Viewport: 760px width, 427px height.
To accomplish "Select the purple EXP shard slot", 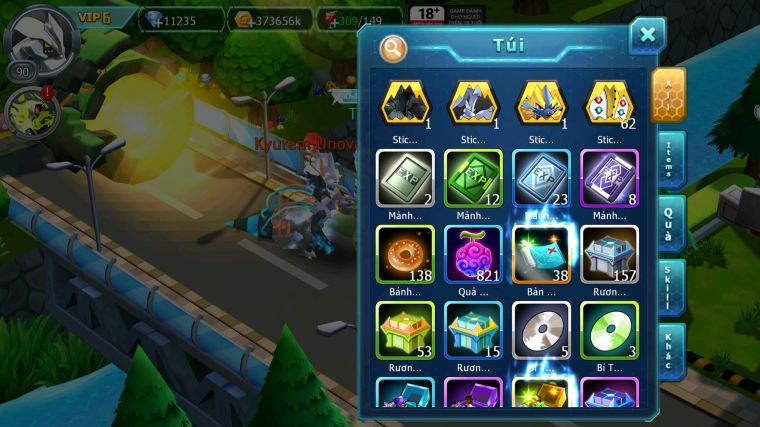I will coord(609,177).
